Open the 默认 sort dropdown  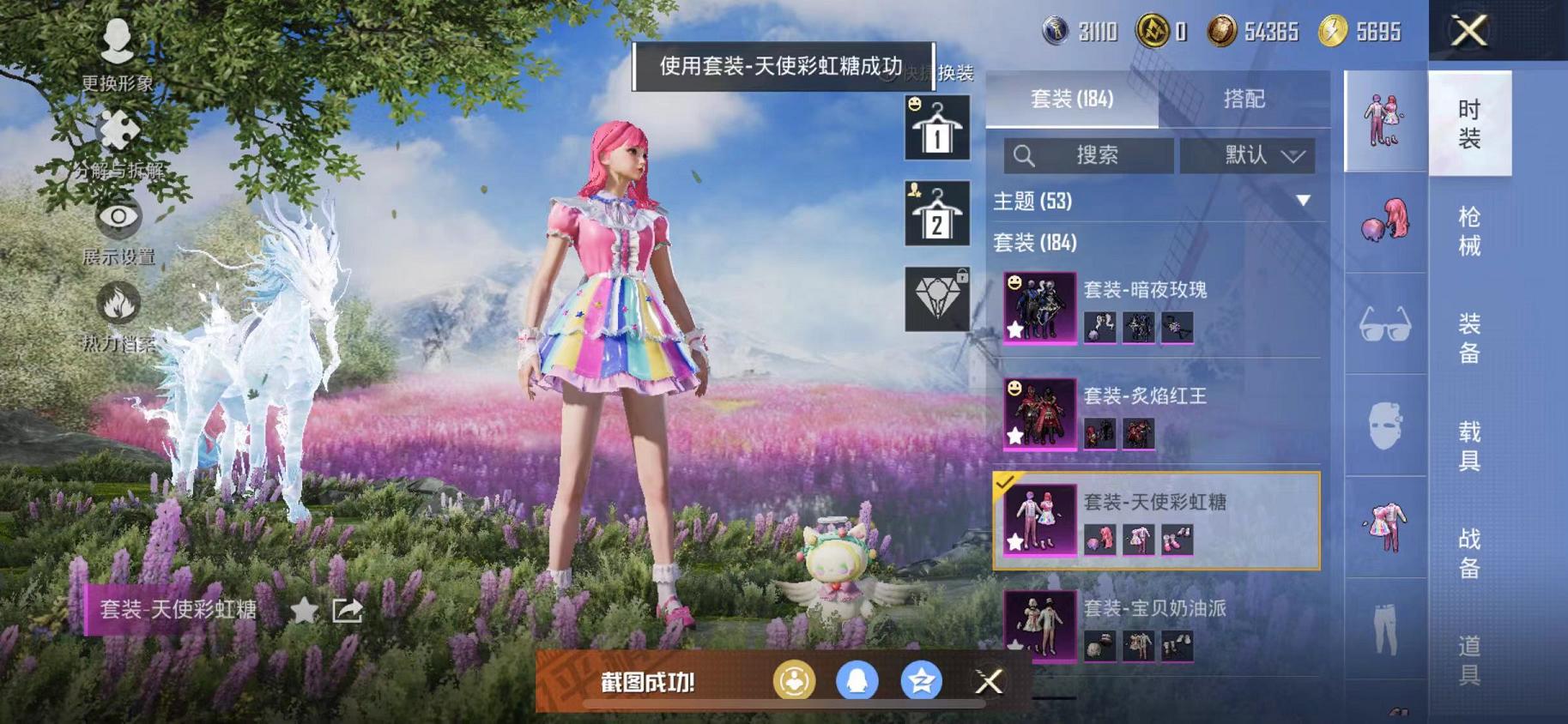click(1250, 155)
